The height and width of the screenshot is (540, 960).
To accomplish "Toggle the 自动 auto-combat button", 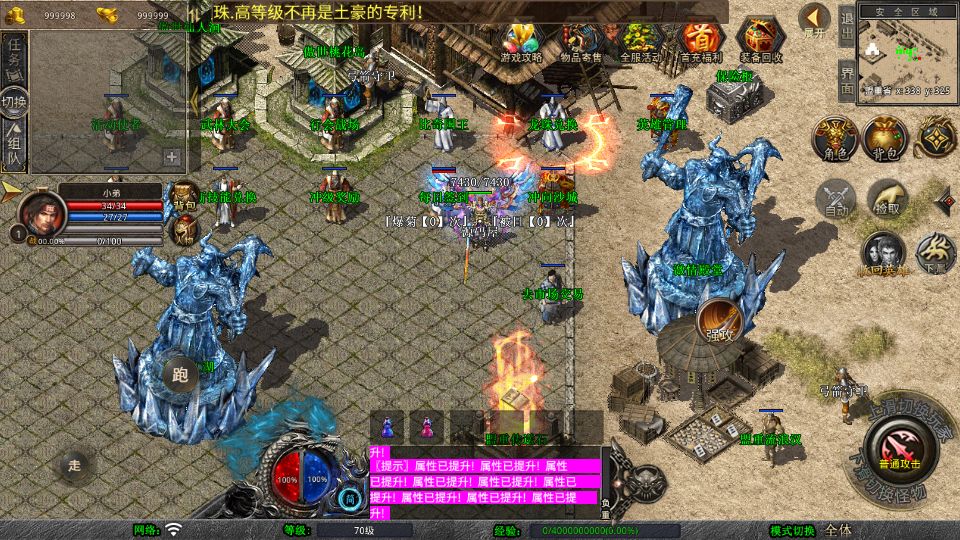I will click(836, 199).
